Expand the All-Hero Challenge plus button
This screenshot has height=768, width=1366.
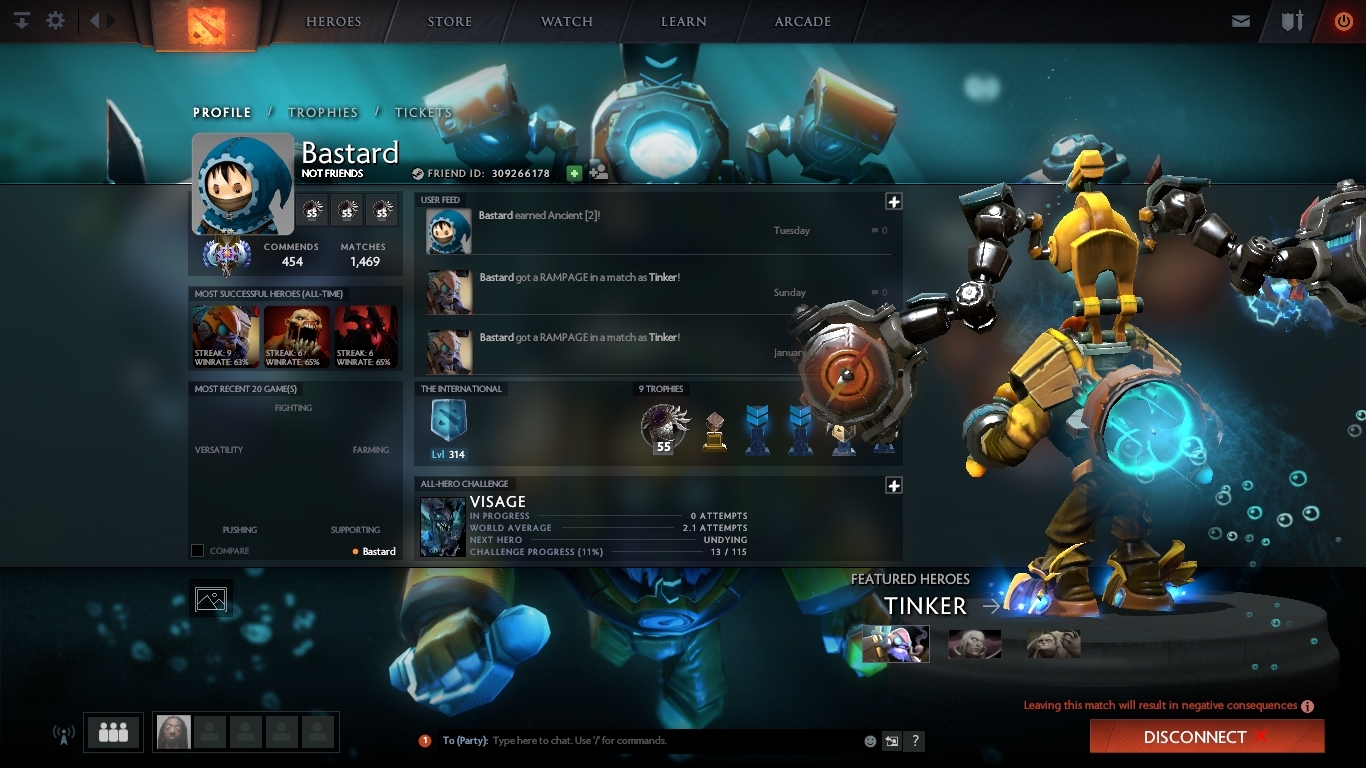893,488
